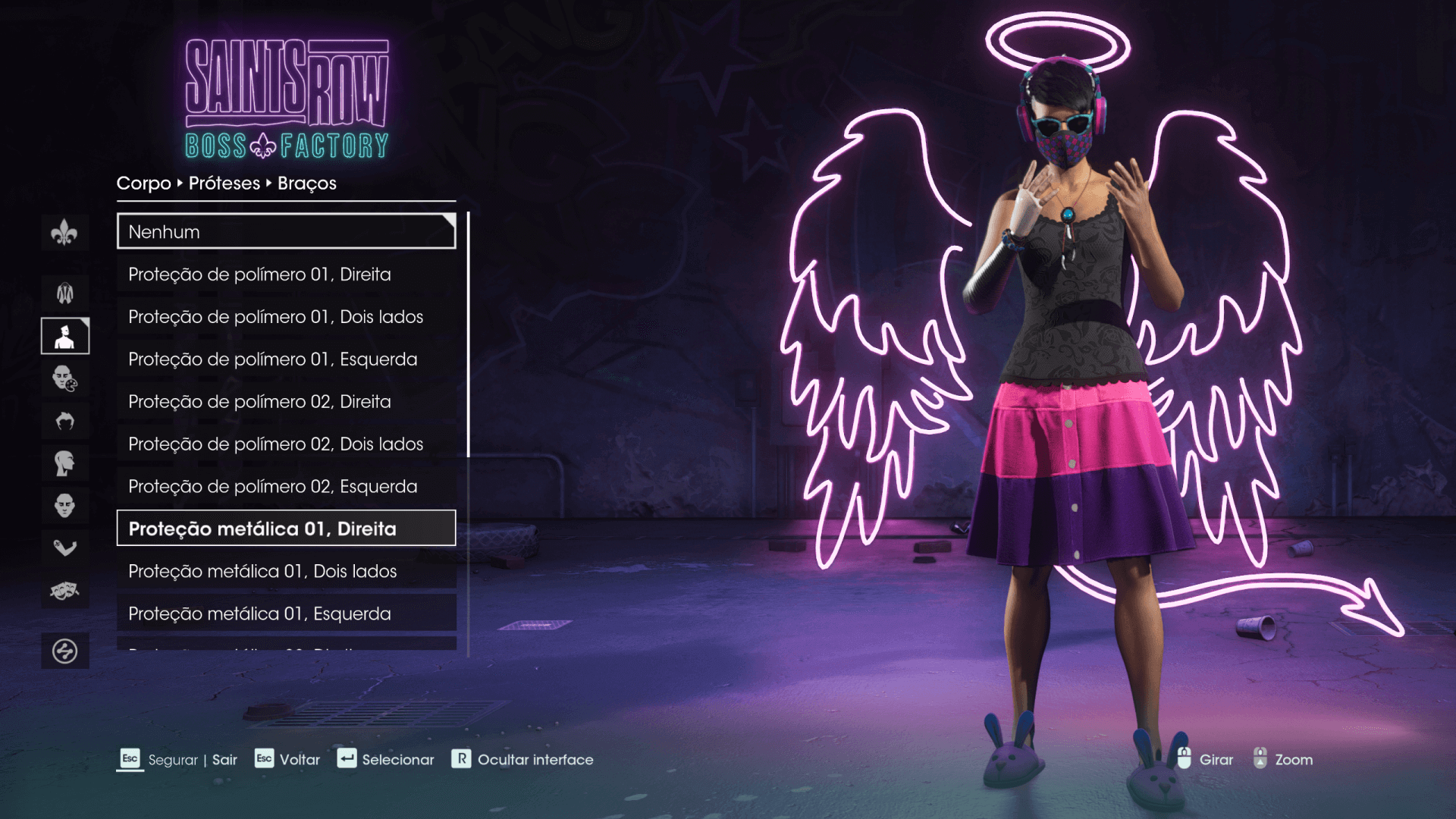The height and width of the screenshot is (819, 1456).
Task: Select Proteção de polímero 02, Dois lados
Action: point(286,444)
